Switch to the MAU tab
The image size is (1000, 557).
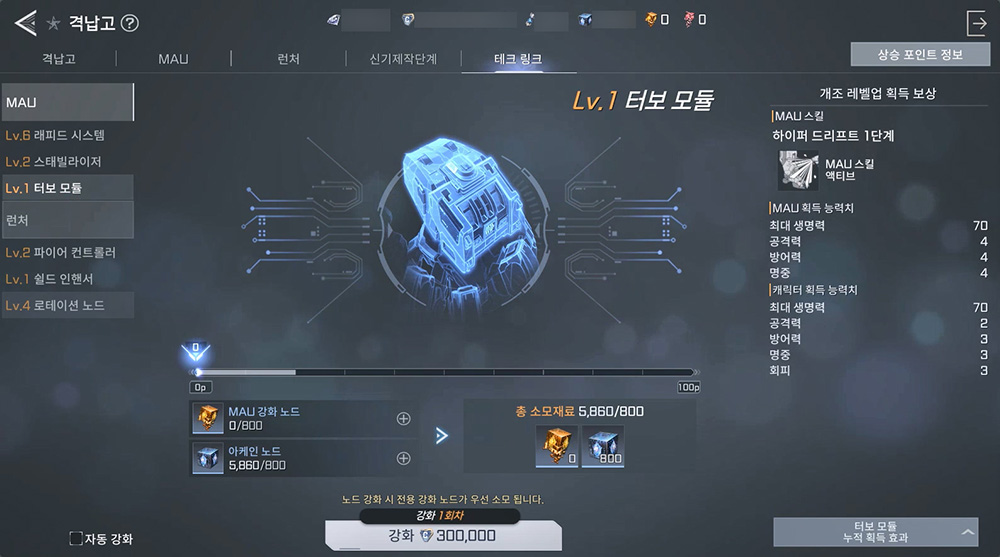coord(173,59)
